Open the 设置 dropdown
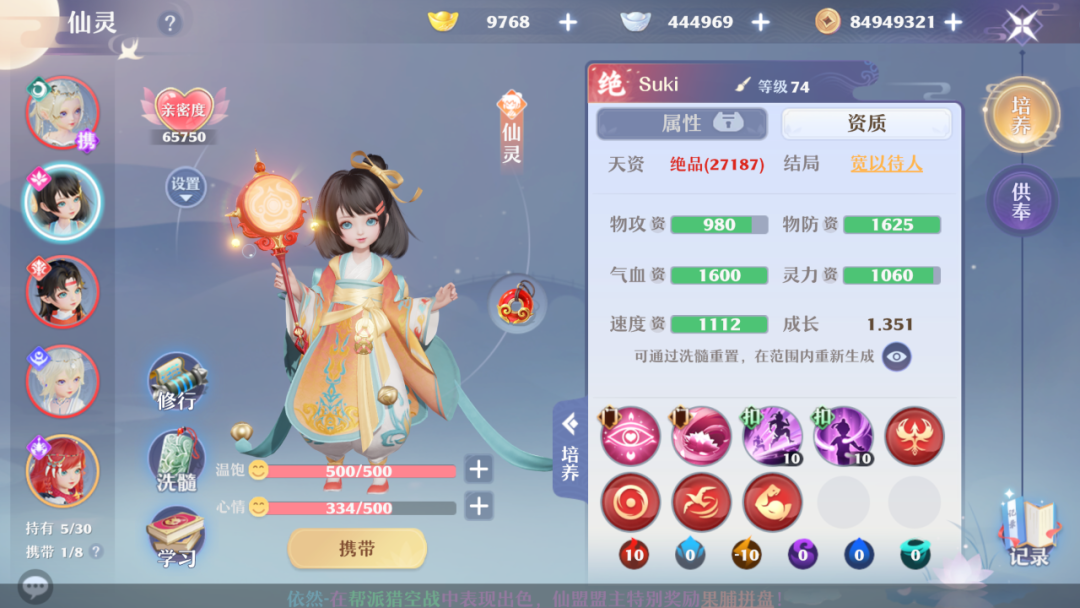 tap(185, 188)
